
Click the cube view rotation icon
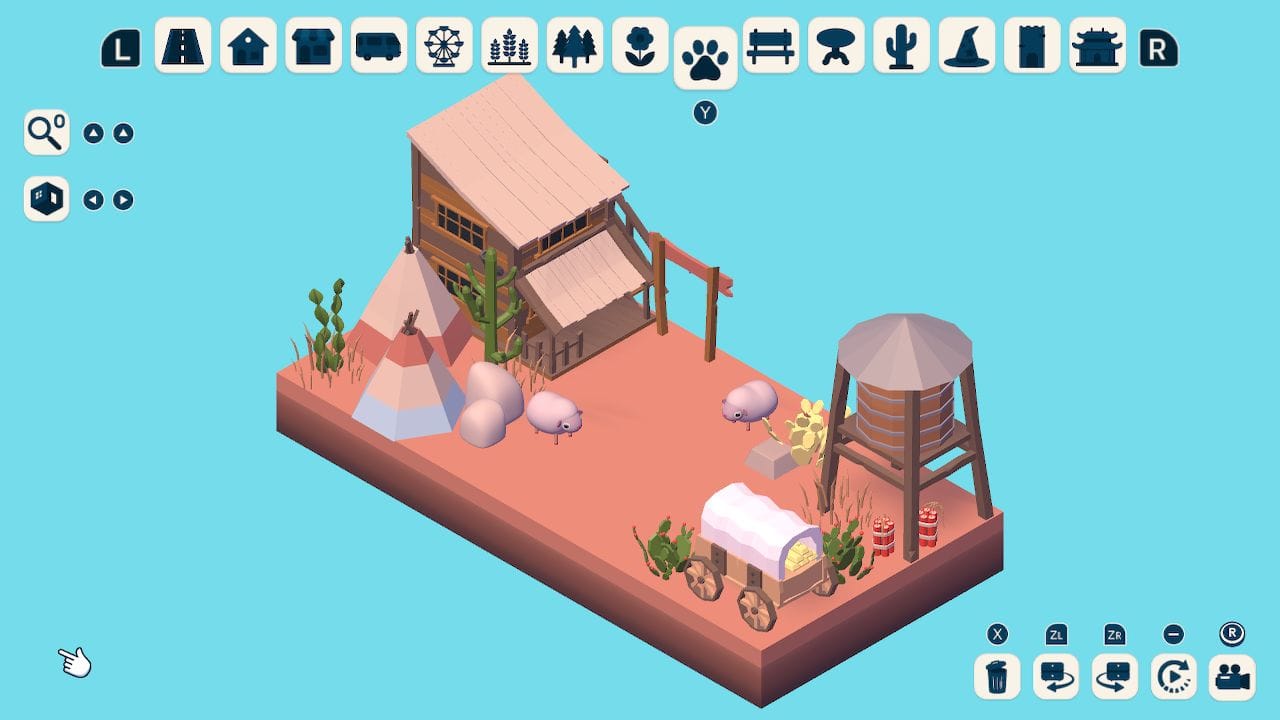(x=45, y=199)
